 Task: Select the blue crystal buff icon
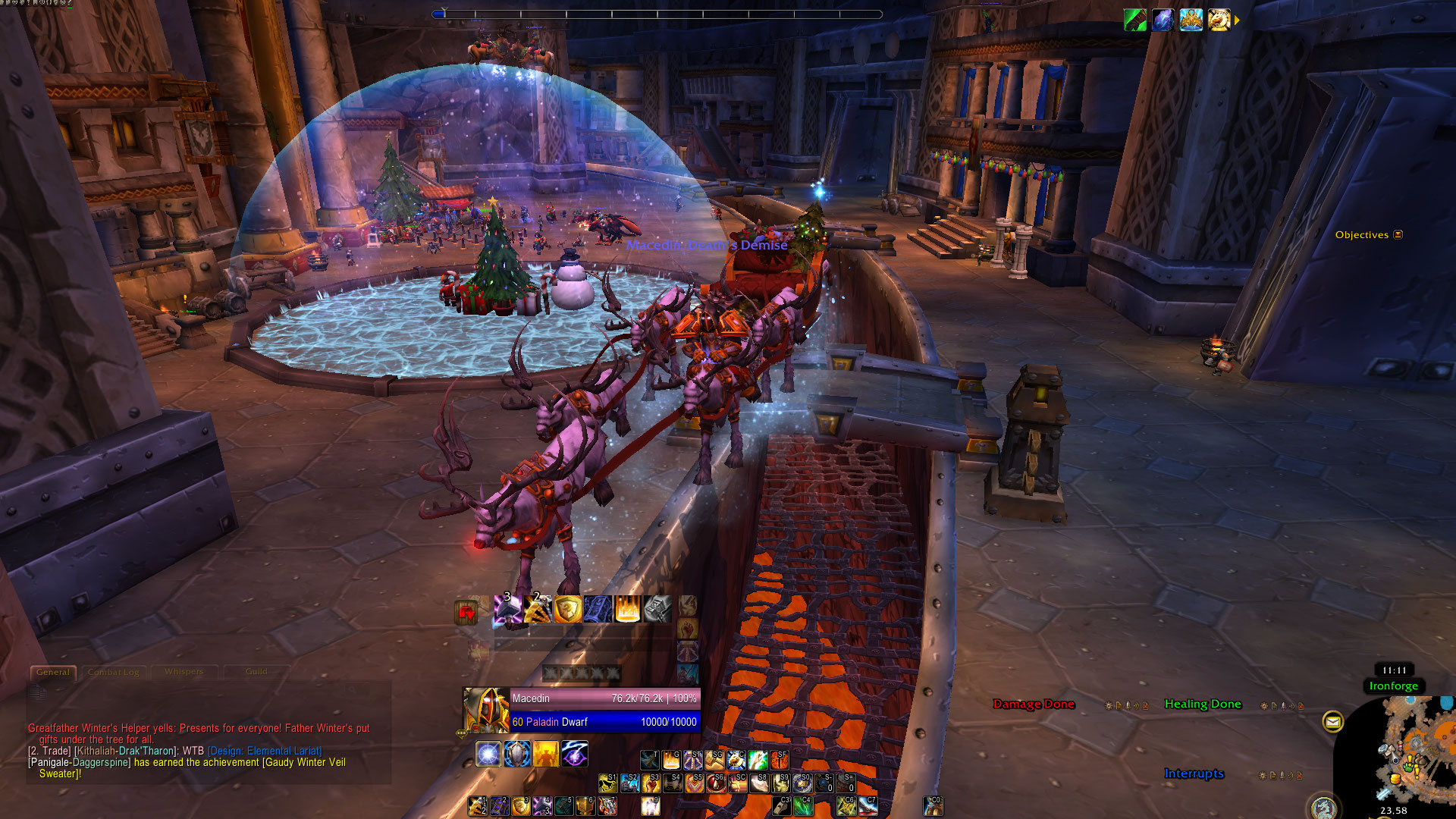(1163, 20)
